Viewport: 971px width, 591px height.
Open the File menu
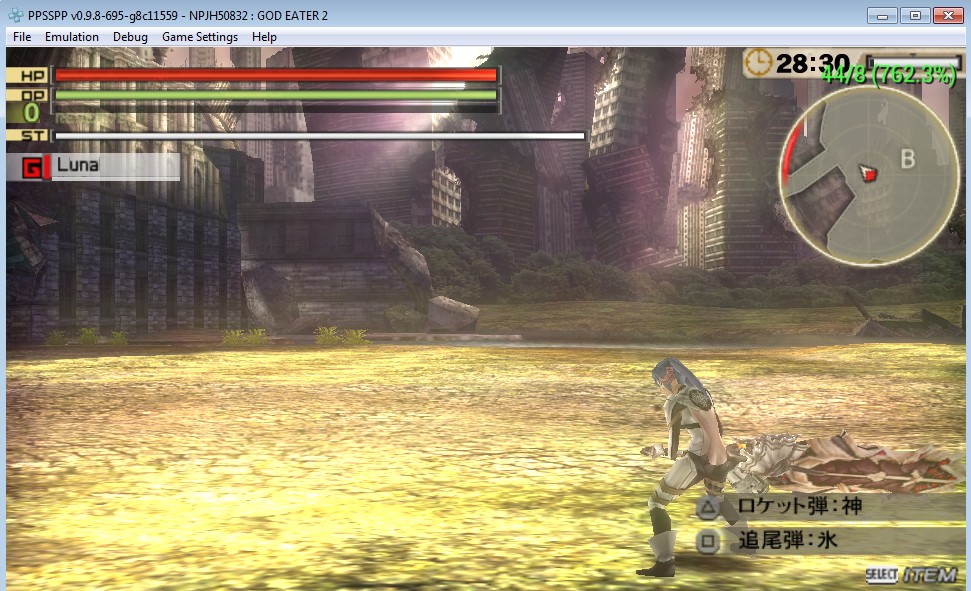22,37
